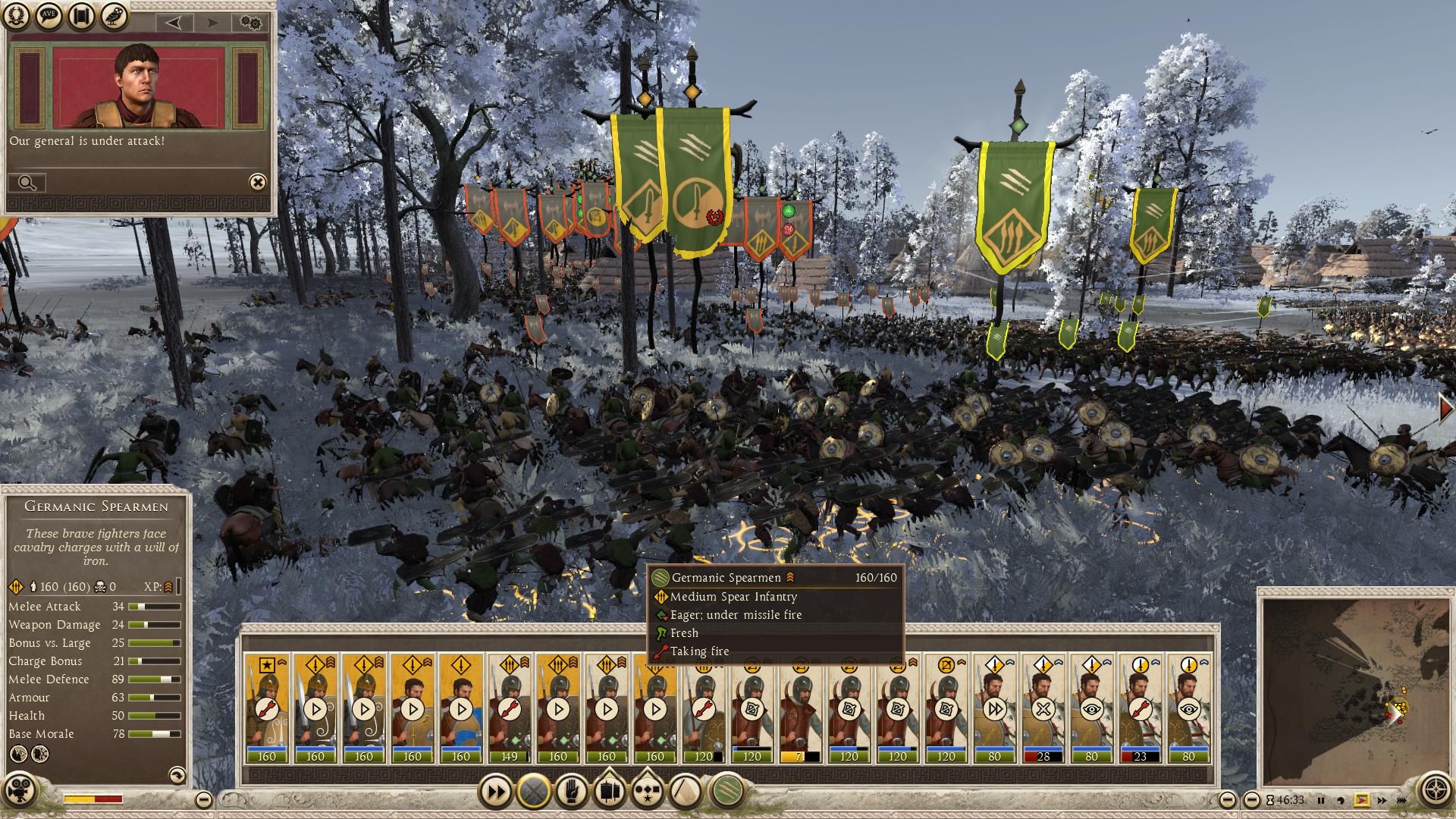Select the general's unit card with star
The height and width of the screenshot is (819, 1456).
point(267,709)
